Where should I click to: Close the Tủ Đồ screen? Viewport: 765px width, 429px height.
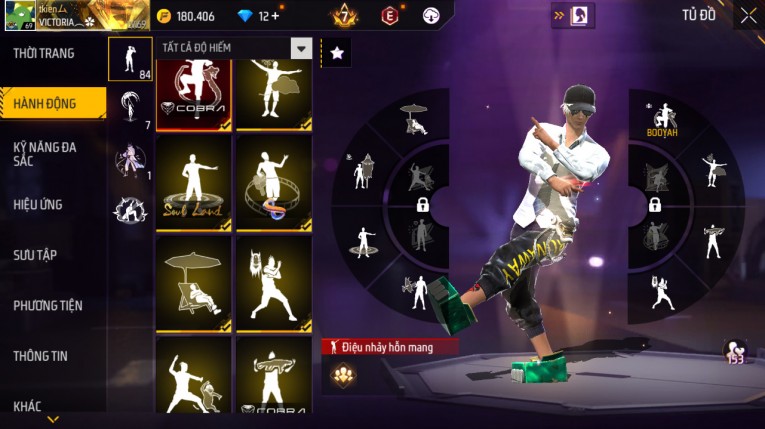tap(748, 15)
